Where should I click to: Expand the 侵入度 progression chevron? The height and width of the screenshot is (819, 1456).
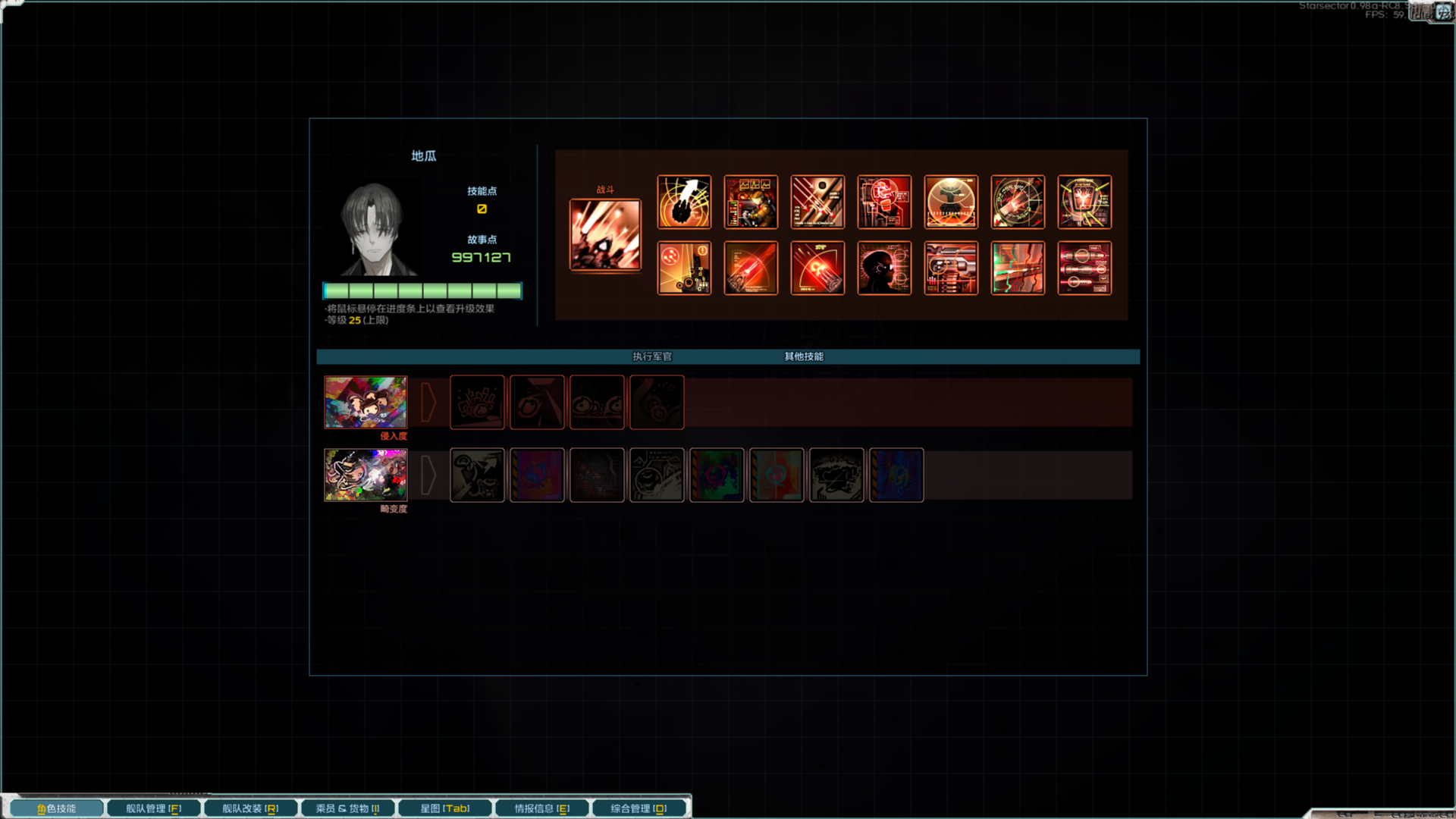tap(429, 402)
